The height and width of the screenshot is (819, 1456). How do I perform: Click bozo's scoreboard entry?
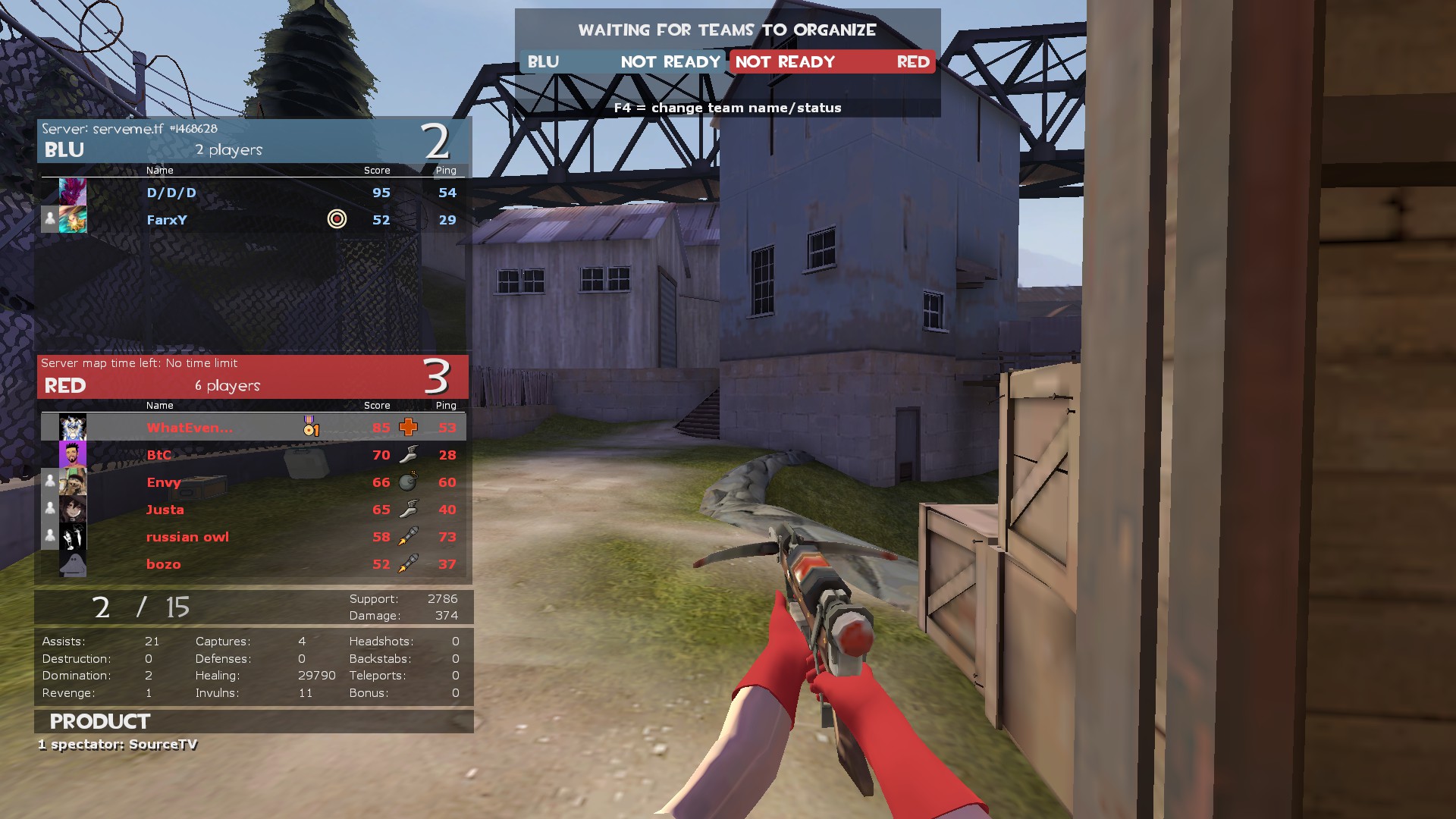(163, 564)
